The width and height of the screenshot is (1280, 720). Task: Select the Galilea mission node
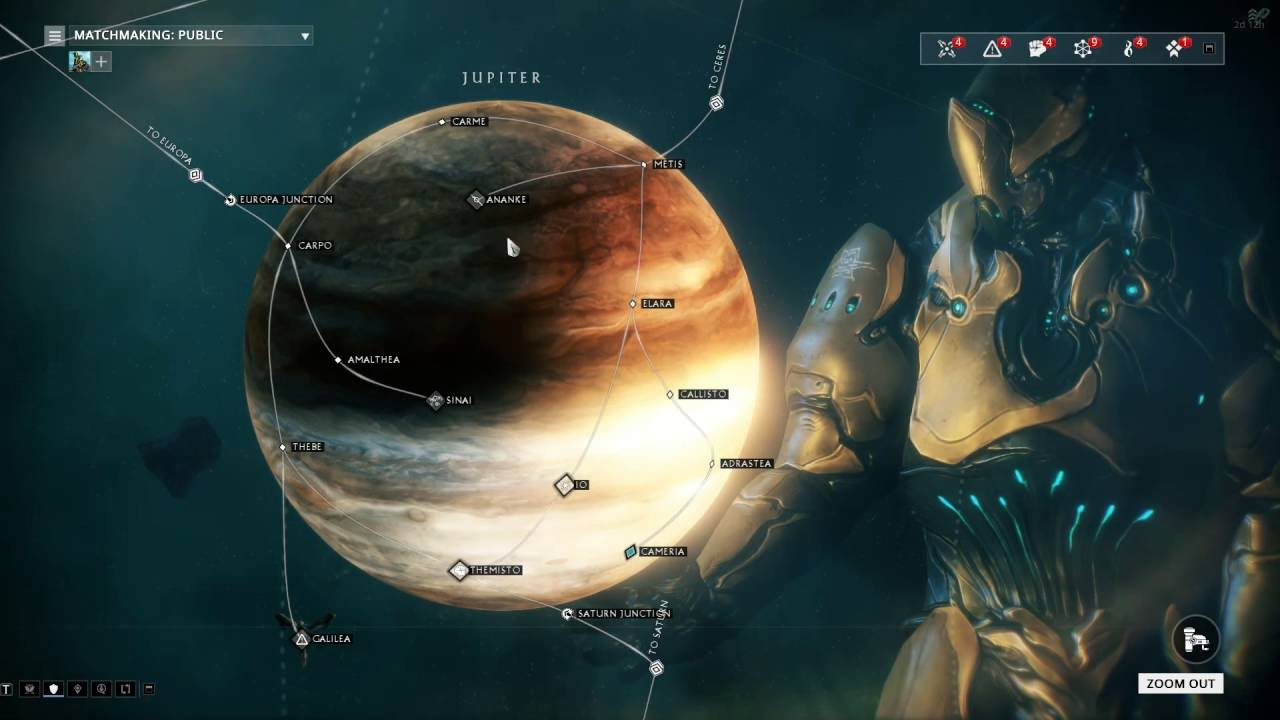click(x=302, y=638)
